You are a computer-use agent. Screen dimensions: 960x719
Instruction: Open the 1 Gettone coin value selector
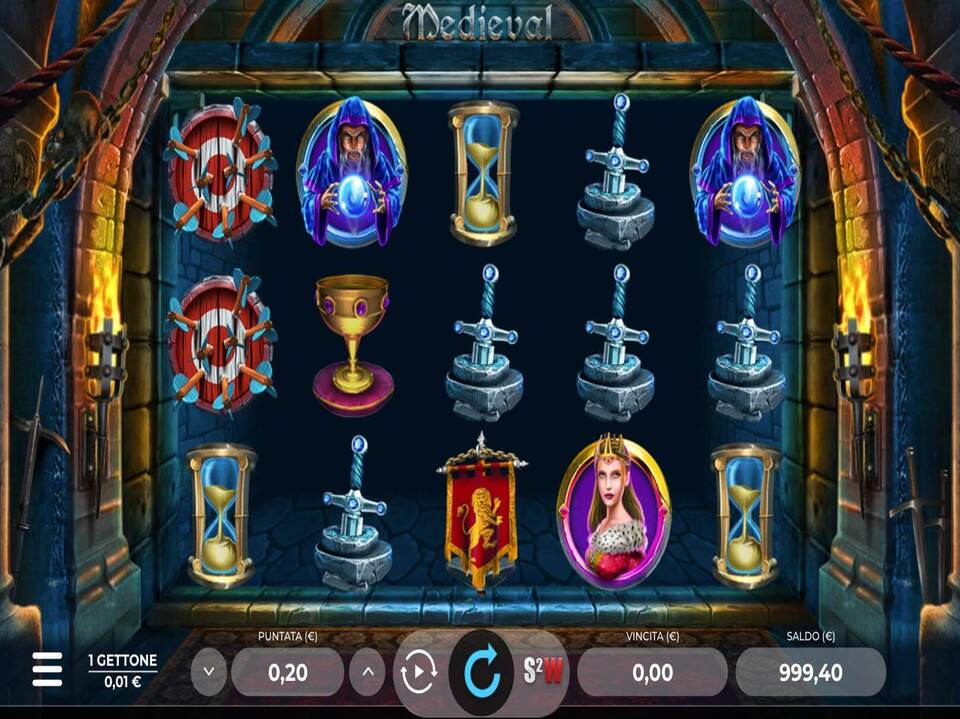[x=122, y=670]
